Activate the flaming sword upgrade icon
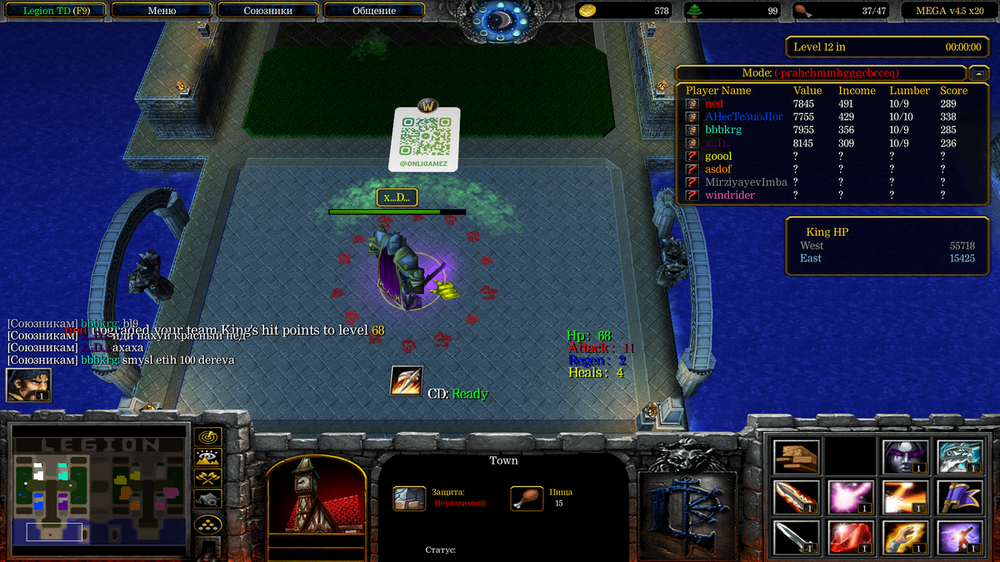 796,496
